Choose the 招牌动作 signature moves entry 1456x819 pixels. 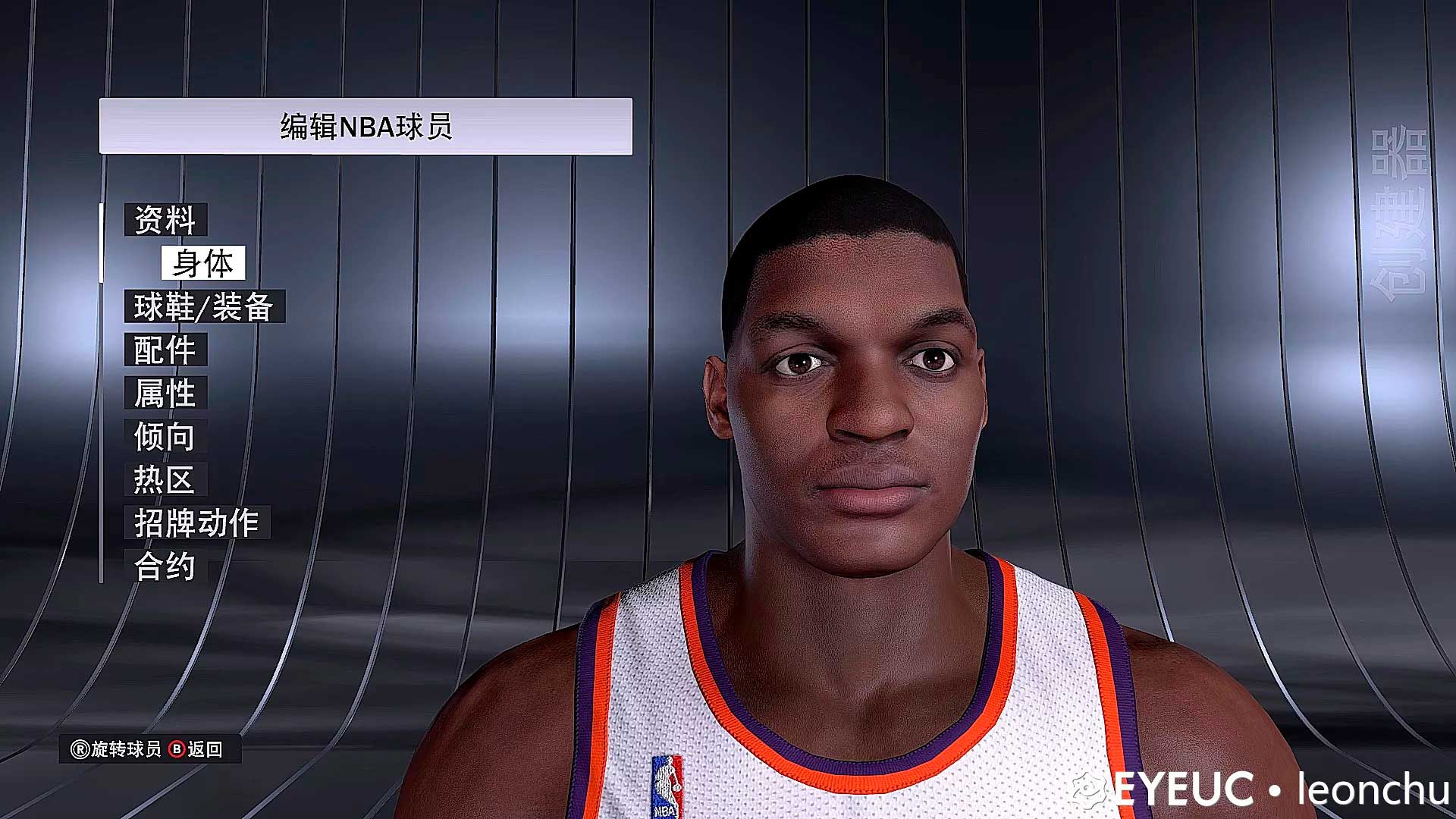click(x=197, y=522)
